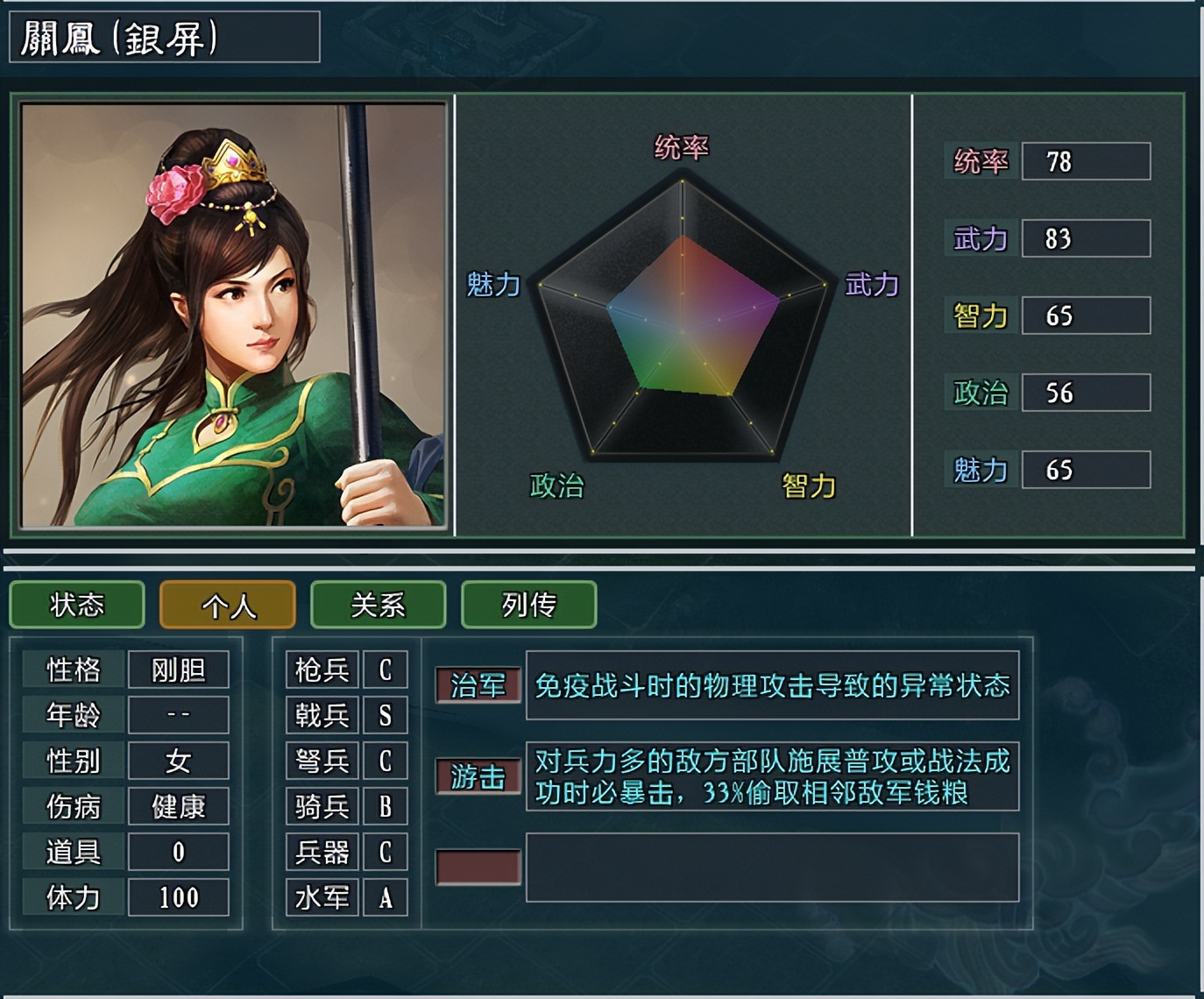Click the 關鳳(銀屏) name field
Image resolution: width=1204 pixels, height=999 pixels.
coord(162,37)
